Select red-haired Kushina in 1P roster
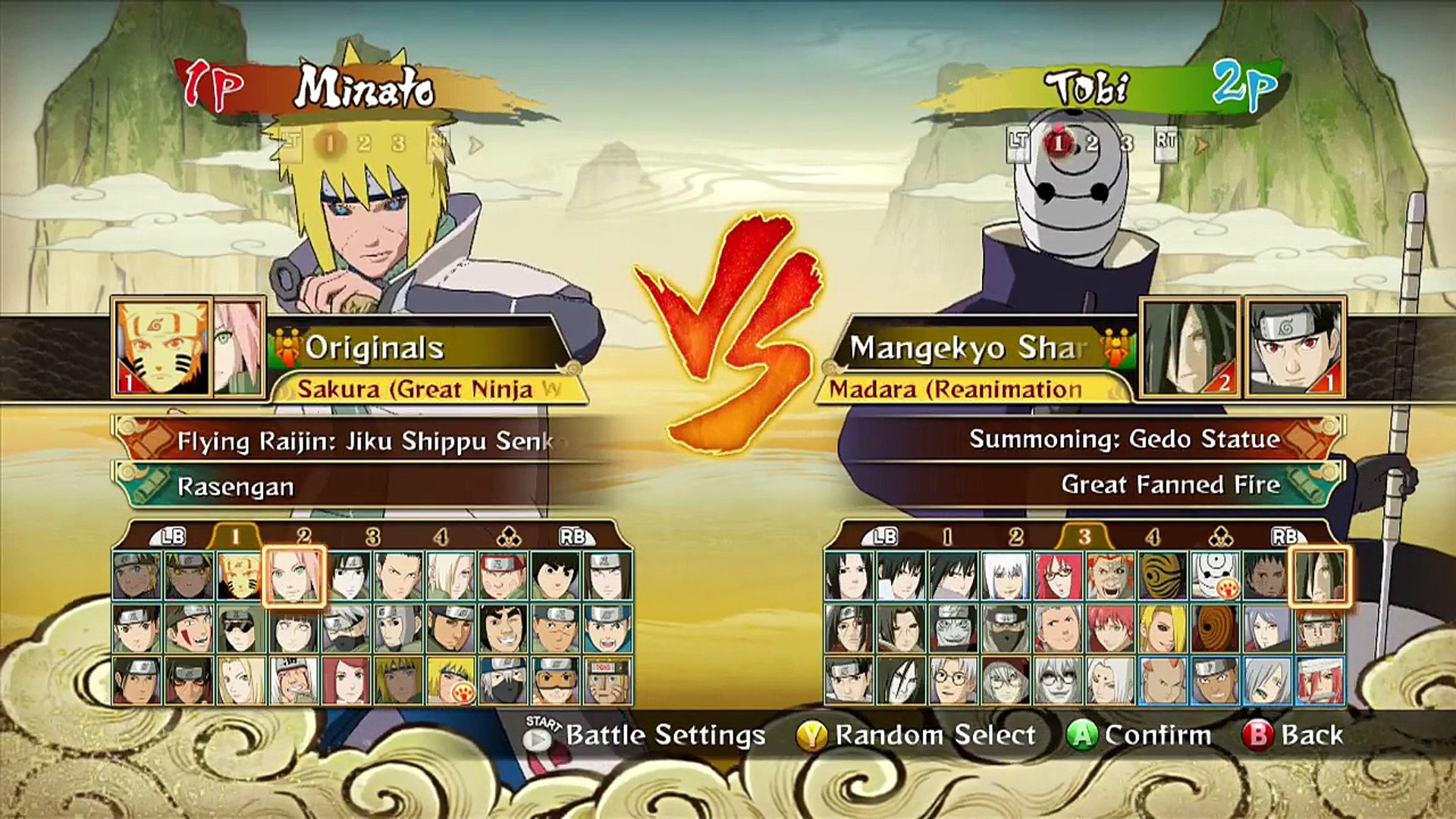Screen dimensions: 1456x819 tap(345, 680)
